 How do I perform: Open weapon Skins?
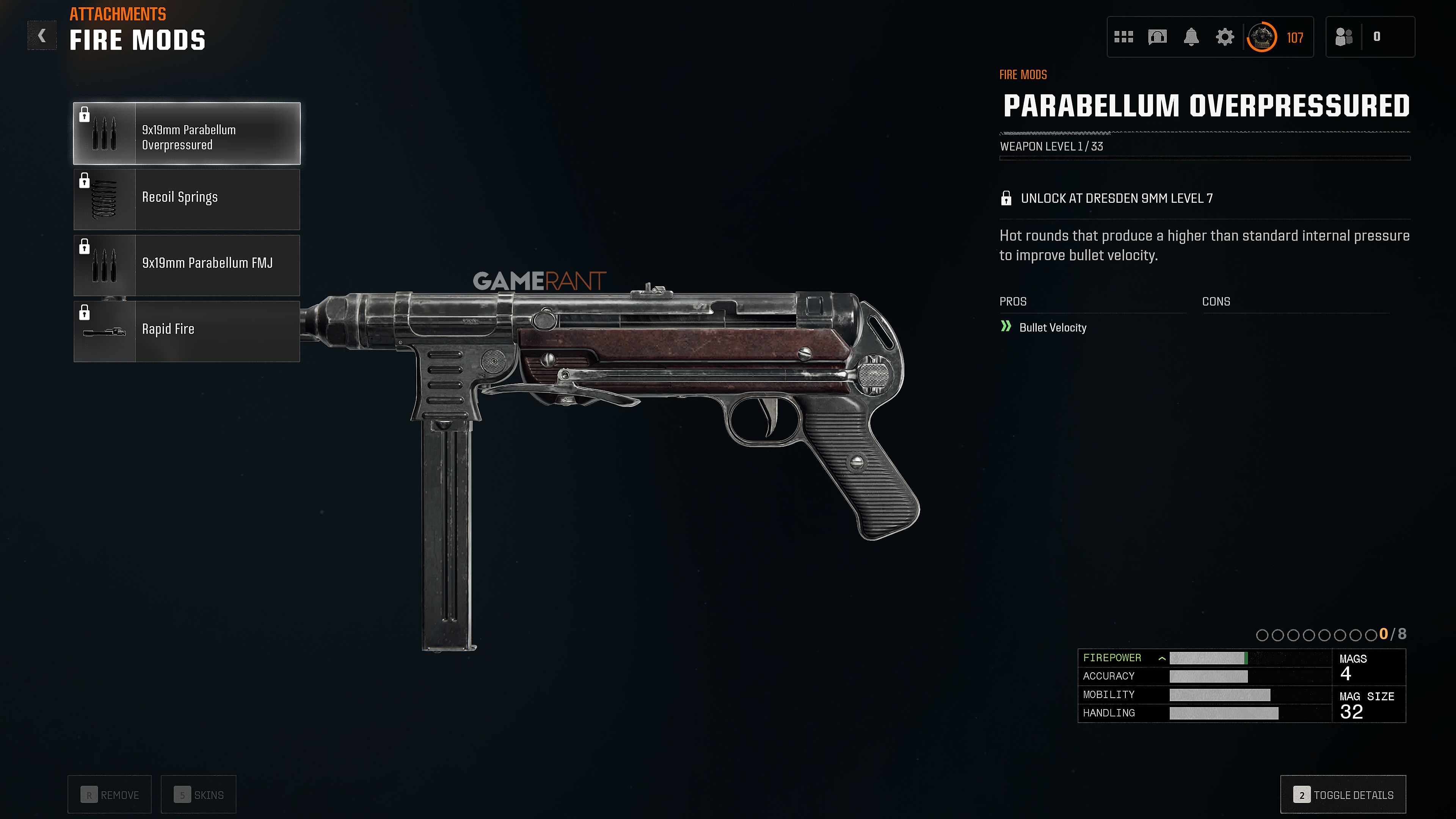pos(198,795)
